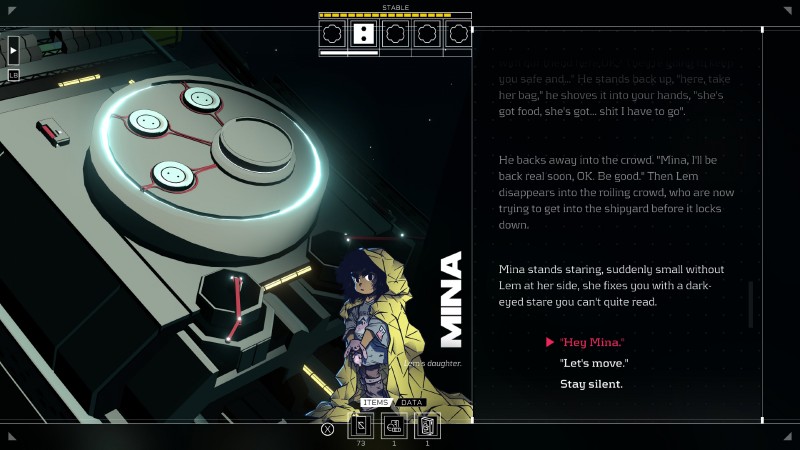
Task: Select the canister item slot
Action: [427, 427]
